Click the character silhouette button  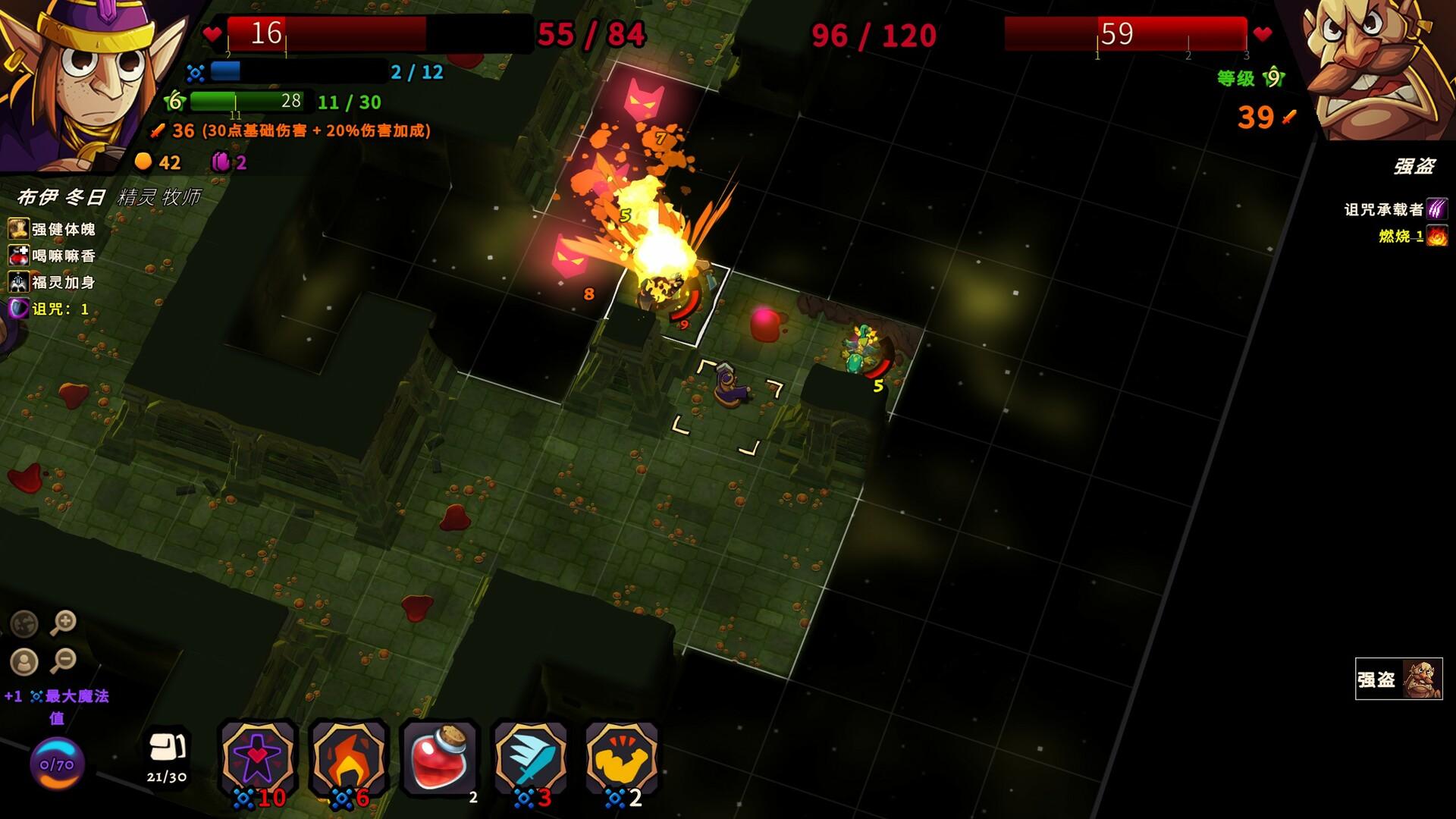[24, 662]
